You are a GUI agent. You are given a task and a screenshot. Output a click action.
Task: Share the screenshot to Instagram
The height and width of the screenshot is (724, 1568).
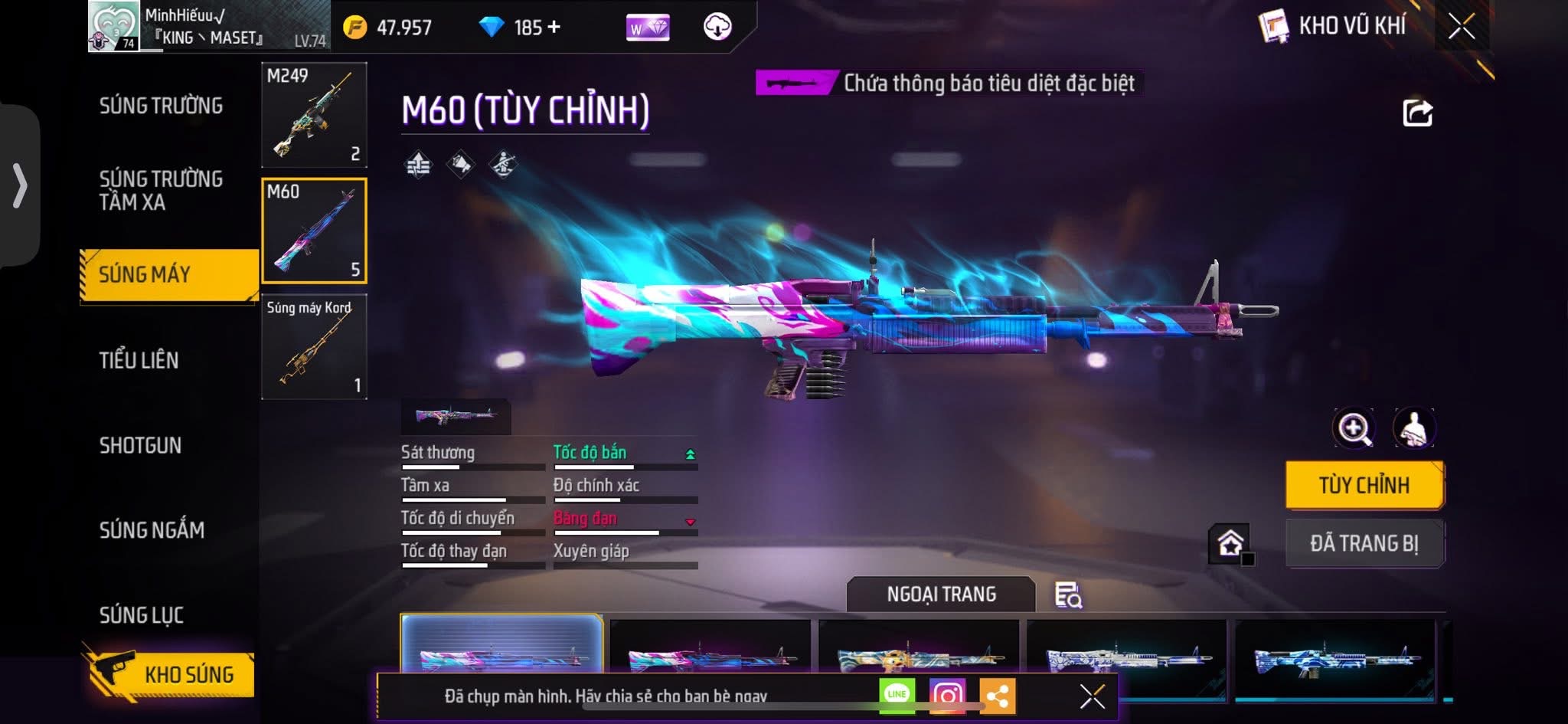click(x=947, y=696)
